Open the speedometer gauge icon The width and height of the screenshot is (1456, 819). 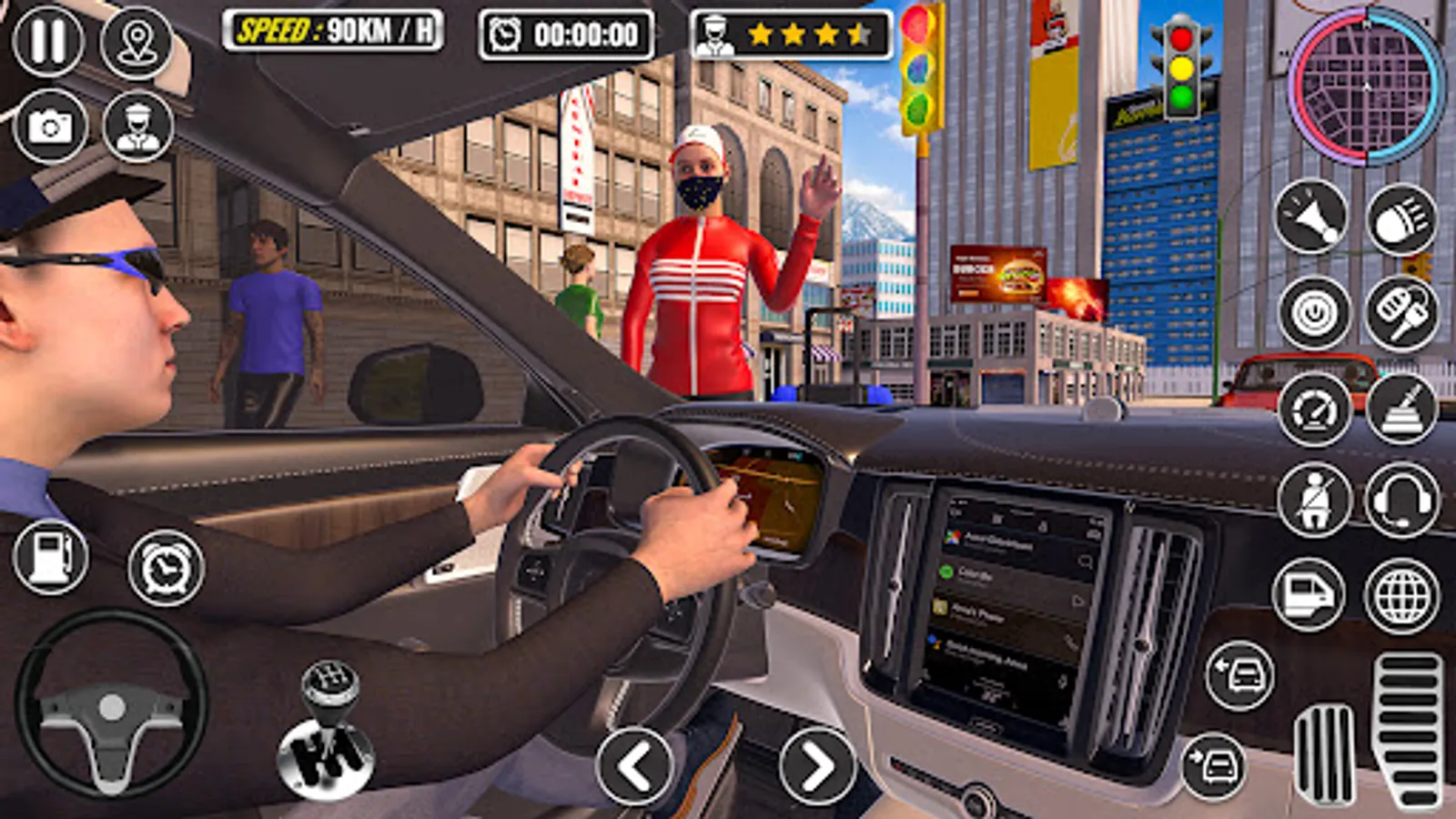pos(1314,408)
